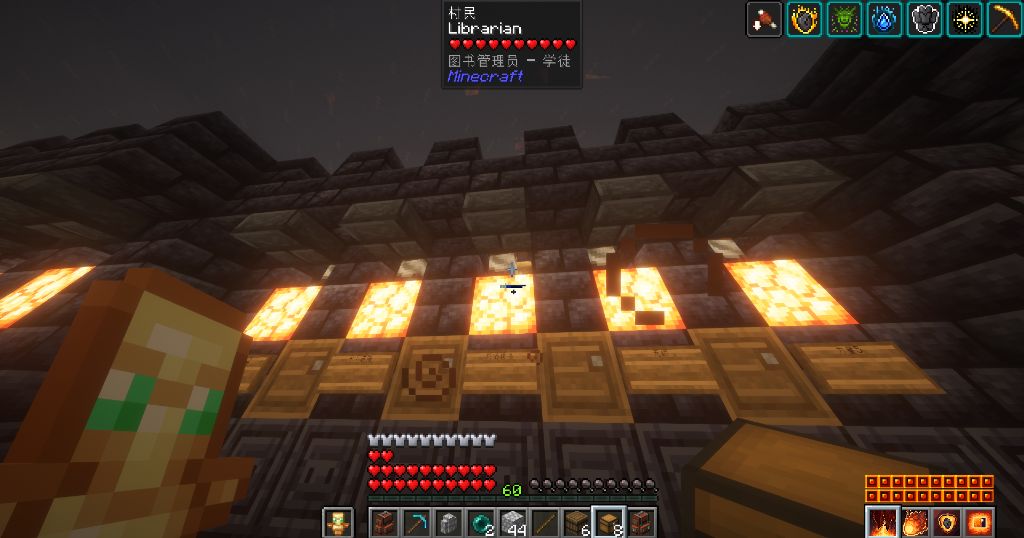Activate the fire eruption spell
The height and width of the screenshot is (538, 1024).
[x=881, y=522]
